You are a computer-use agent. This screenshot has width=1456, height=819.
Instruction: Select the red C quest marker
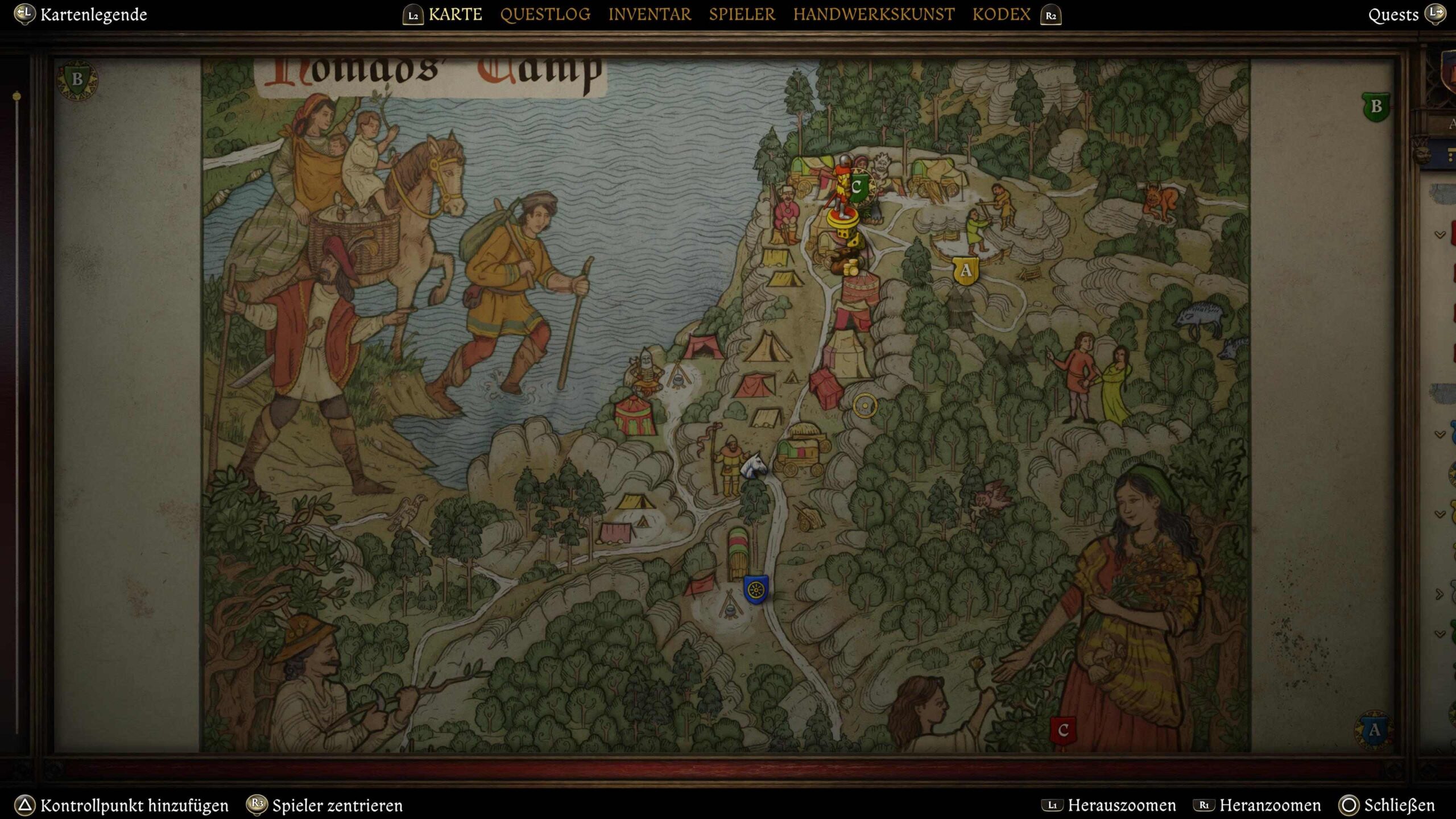pyautogui.click(x=1062, y=731)
